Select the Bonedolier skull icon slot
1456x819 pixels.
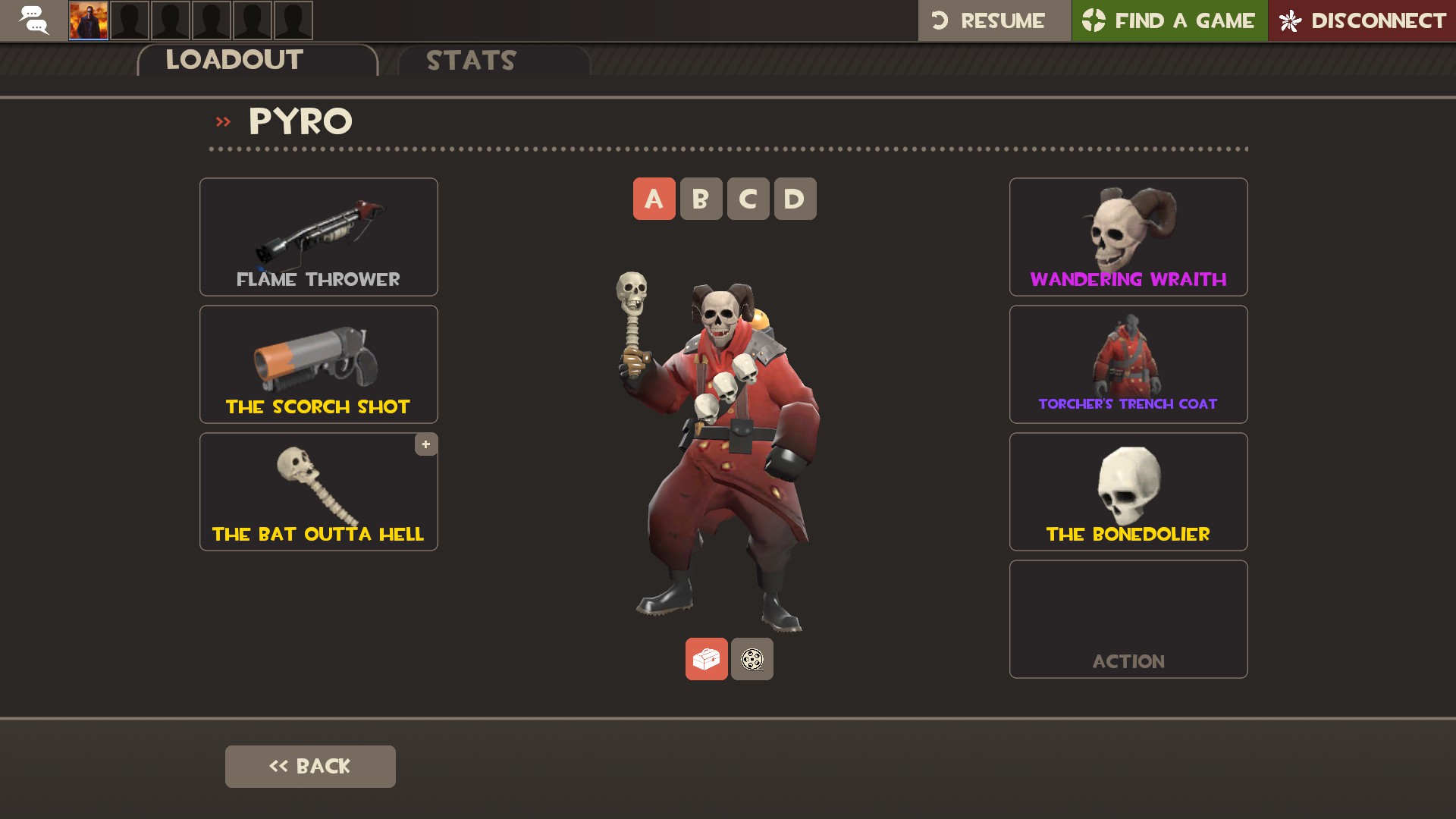(x=1128, y=491)
